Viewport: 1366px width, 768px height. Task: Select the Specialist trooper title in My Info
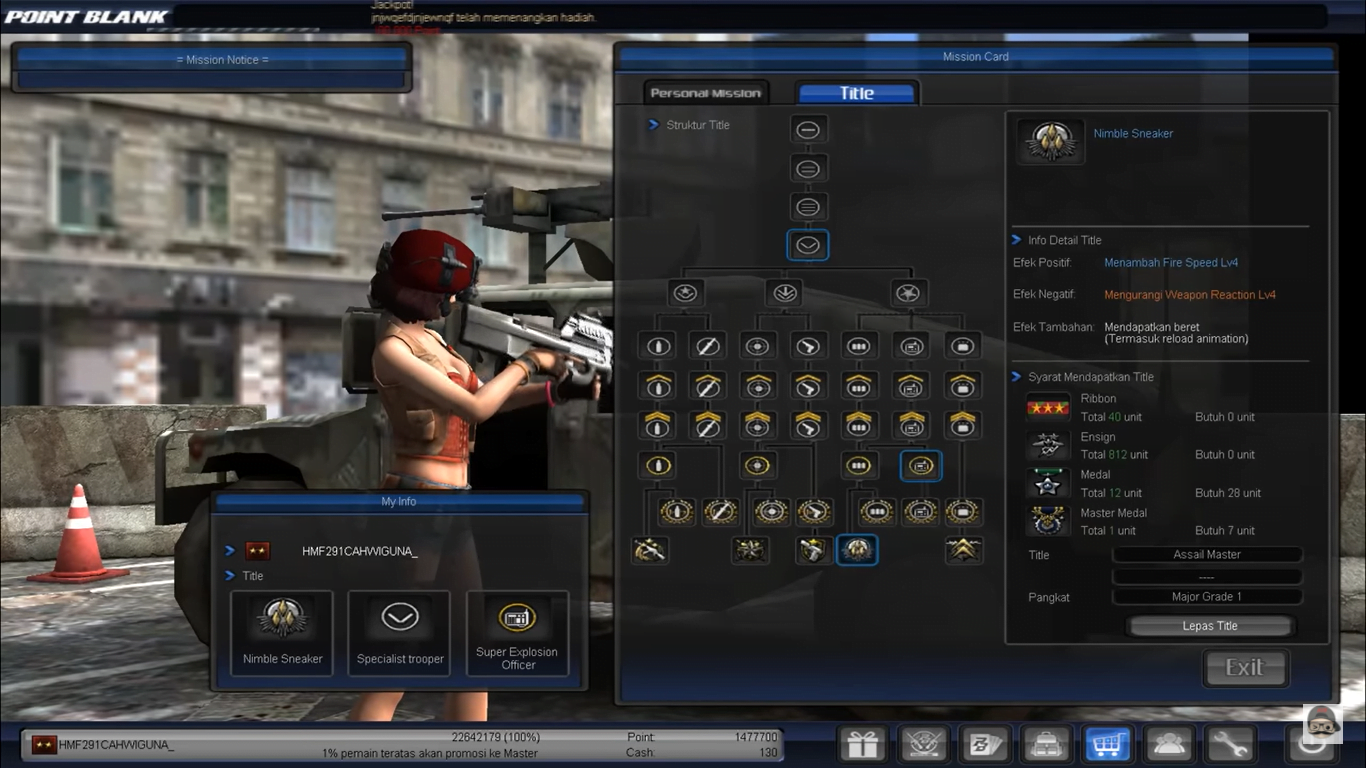pos(399,633)
